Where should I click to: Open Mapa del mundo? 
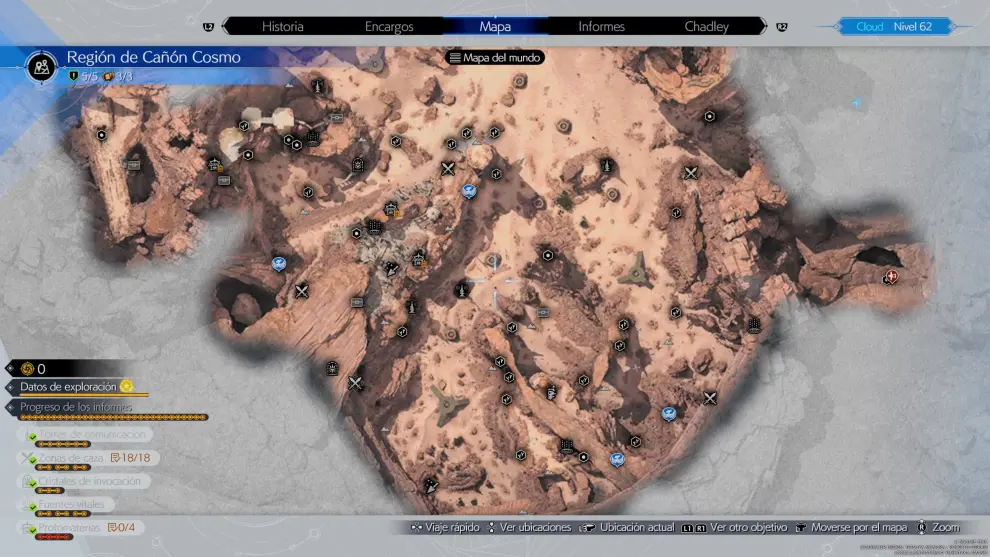pyautogui.click(x=495, y=58)
